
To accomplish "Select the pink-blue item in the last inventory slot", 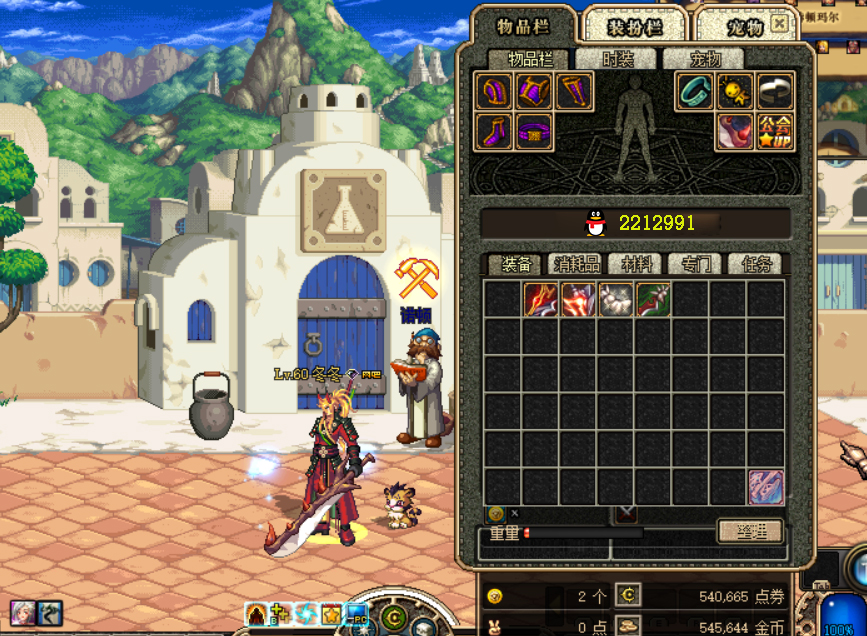I will 766,487.
